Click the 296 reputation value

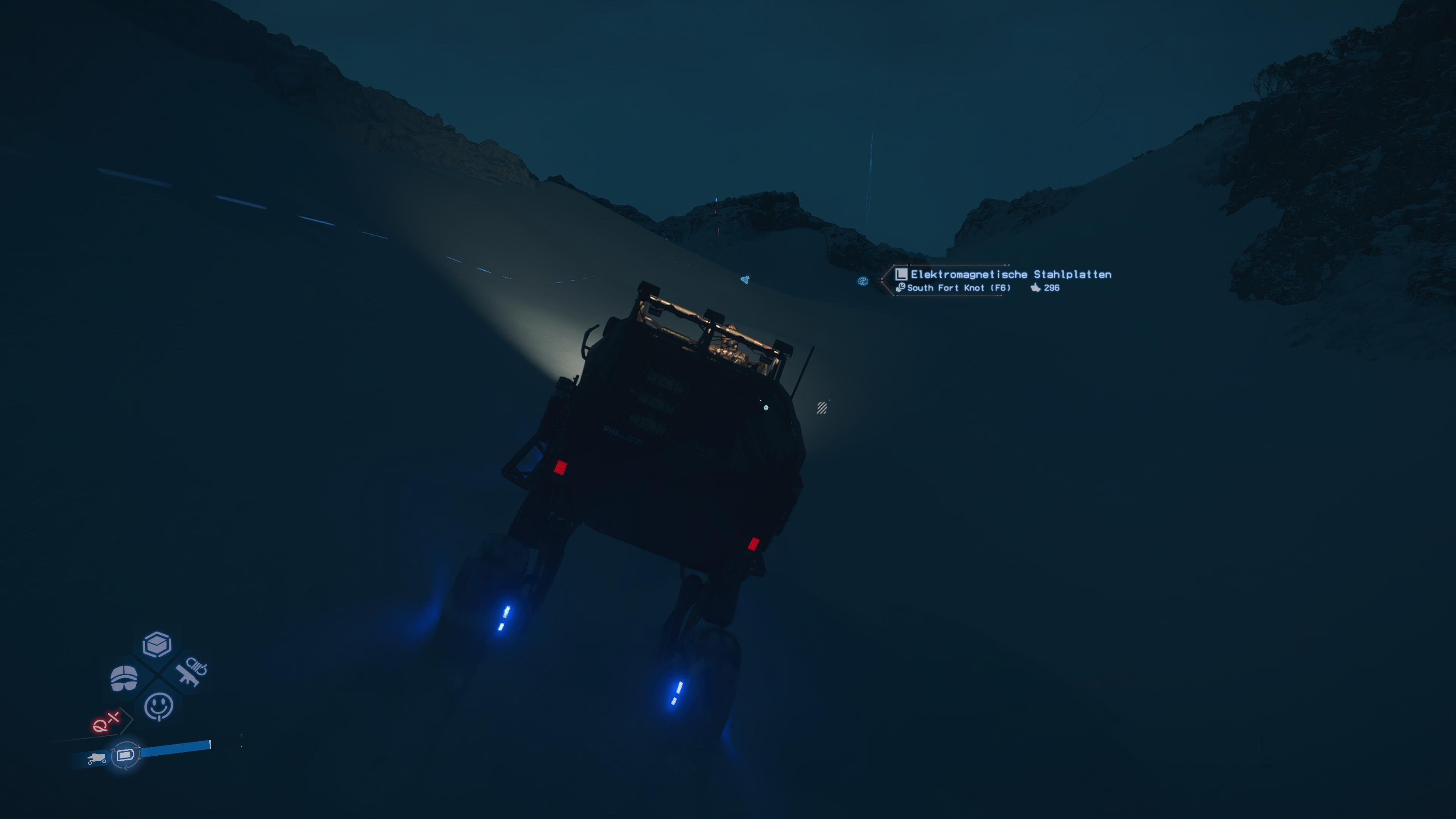coord(1052,288)
